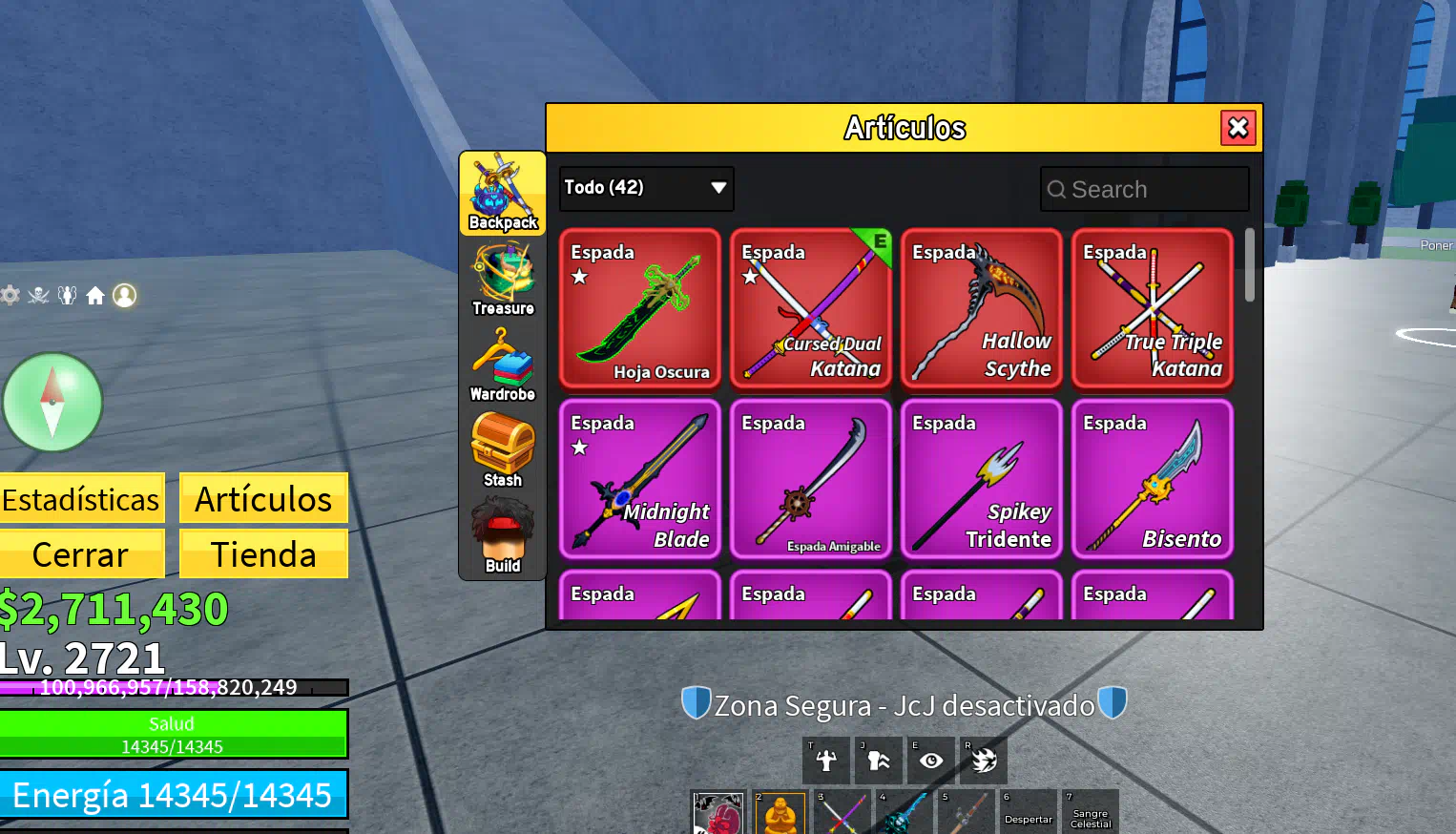Screen dimensions: 1456x834
Task: Show the Wardrobe tab
Action: pos(503,365)
